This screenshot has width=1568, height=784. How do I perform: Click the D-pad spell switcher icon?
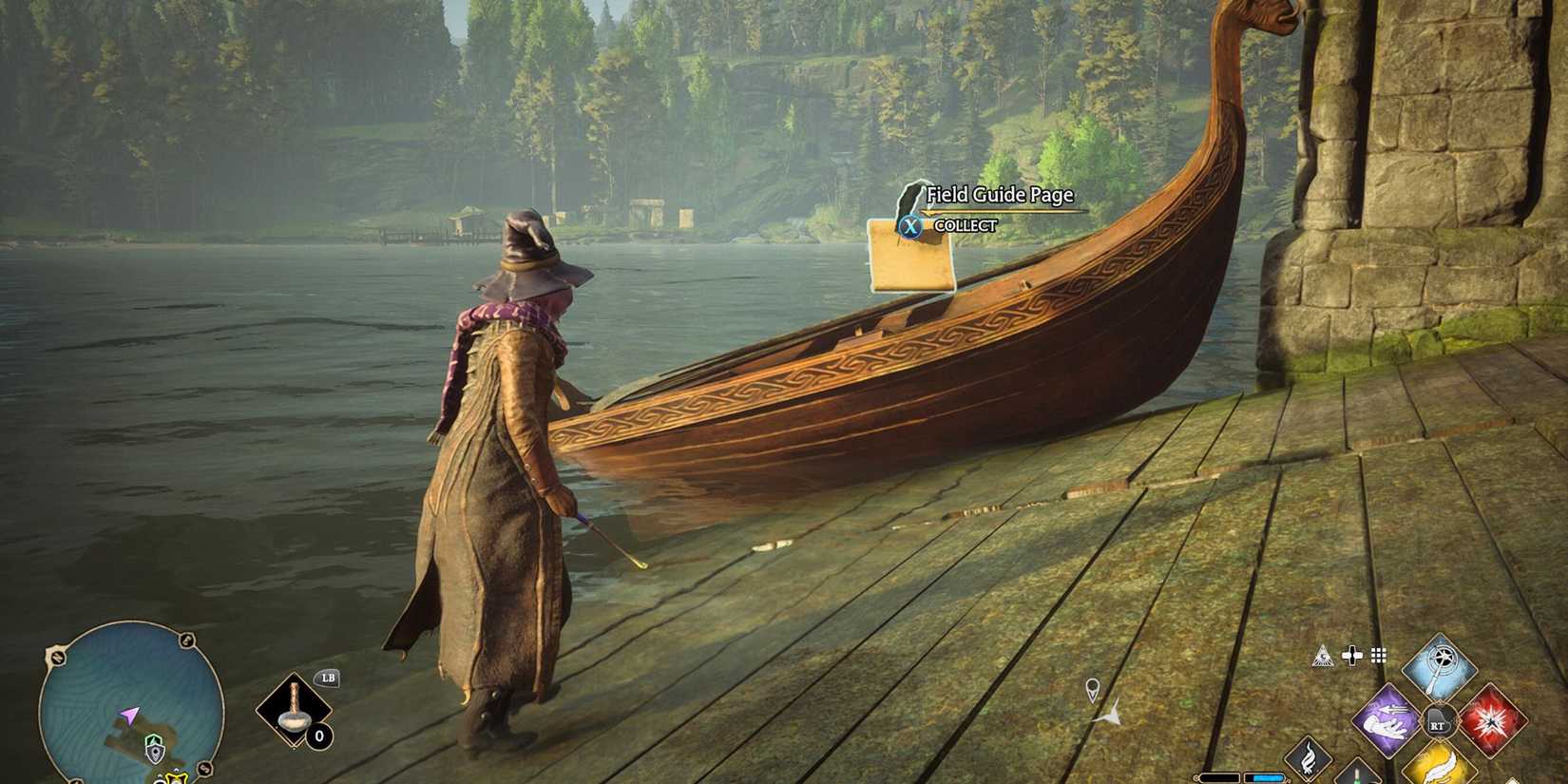pyautogui.click(x=1351, y=654)
